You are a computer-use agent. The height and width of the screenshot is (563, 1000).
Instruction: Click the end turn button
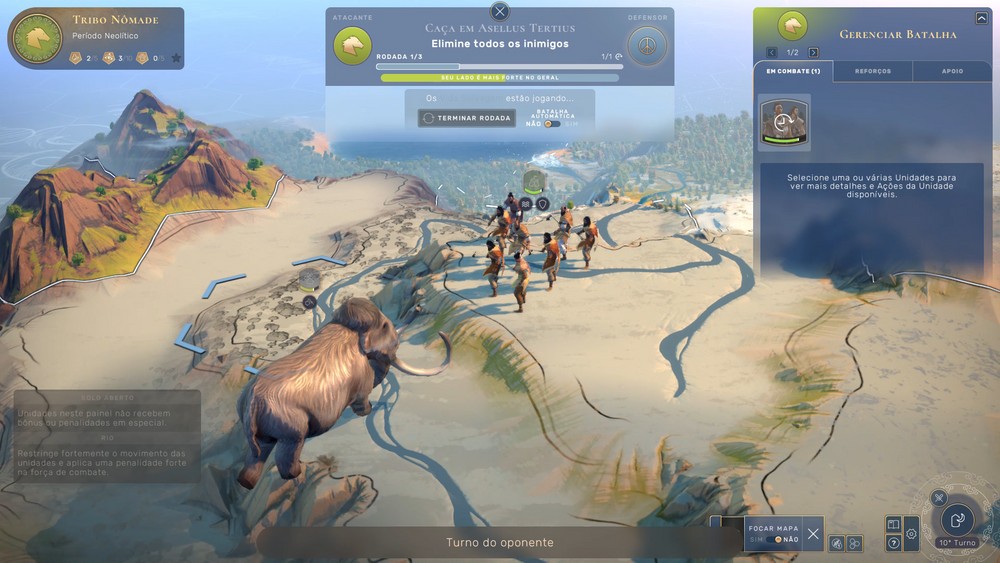pos(957,520)
